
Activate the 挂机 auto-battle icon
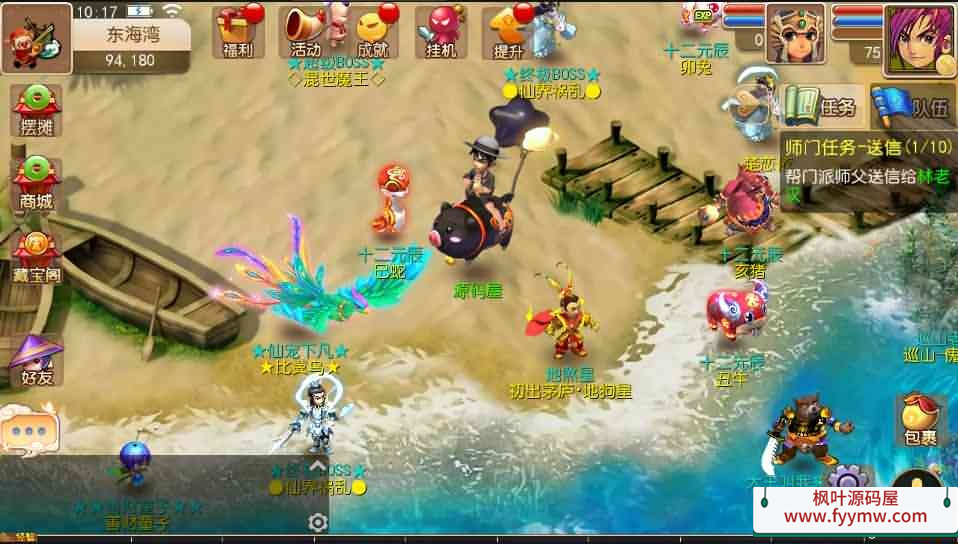point(441,31)
